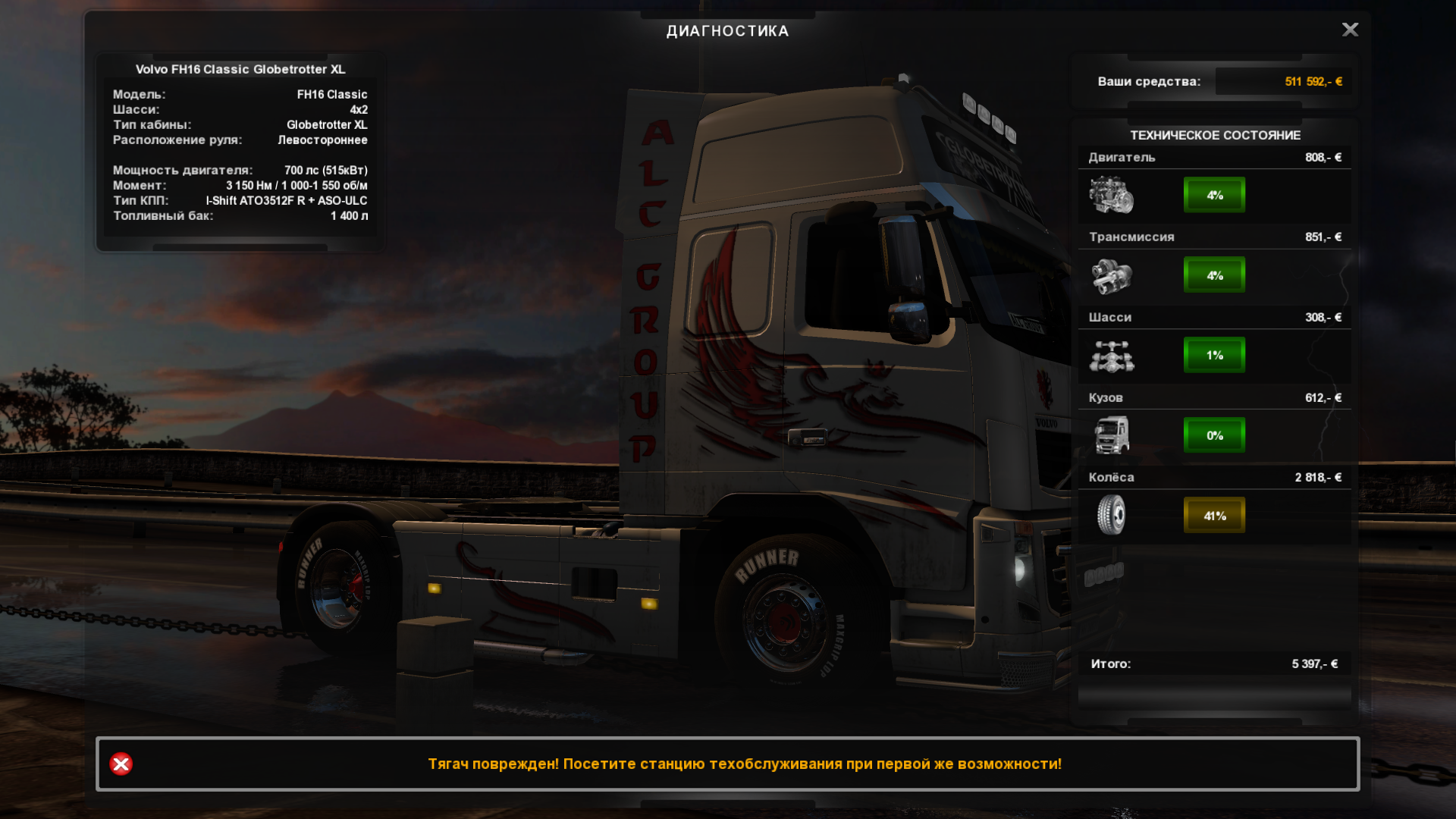The height and width of the screenshot is (819, 1456).
Task: Click the red X warning icon
Action: click(x=121, y=764)
